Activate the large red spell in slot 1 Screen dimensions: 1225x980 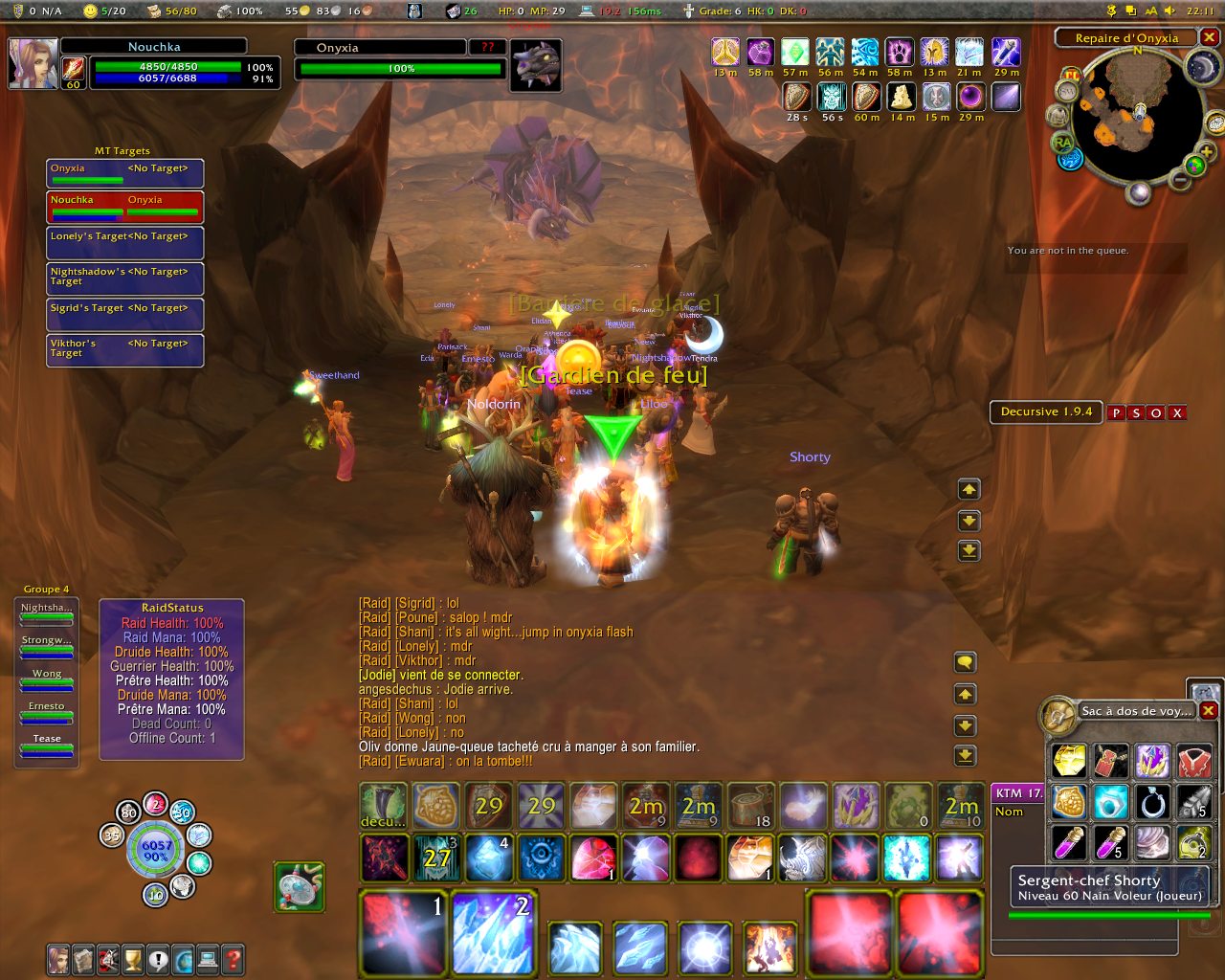(403, 933)
